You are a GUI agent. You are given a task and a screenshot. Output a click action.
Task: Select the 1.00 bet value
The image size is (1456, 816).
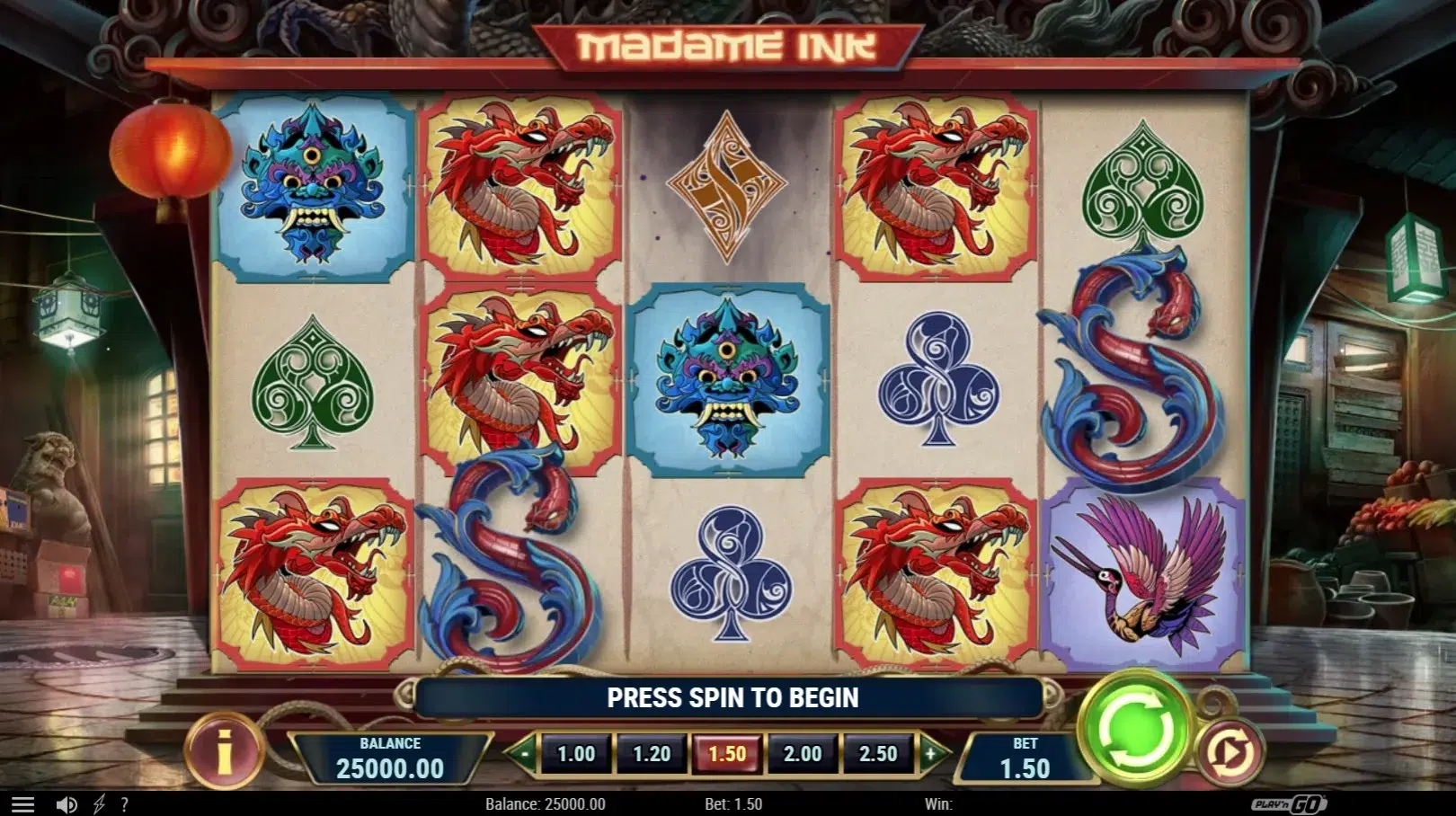[x=576, y=754]
